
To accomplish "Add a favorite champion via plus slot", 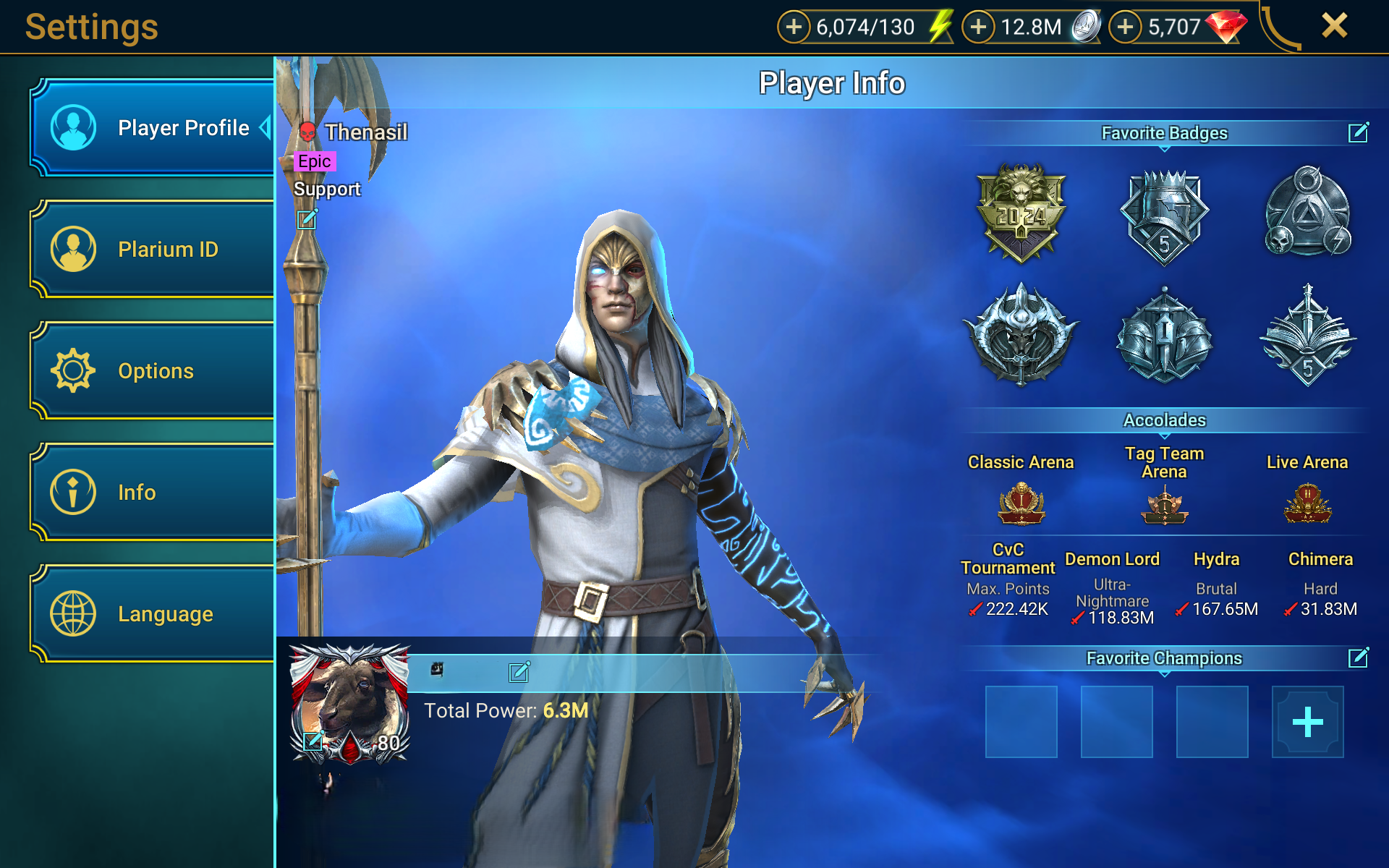I will 1307,722.
